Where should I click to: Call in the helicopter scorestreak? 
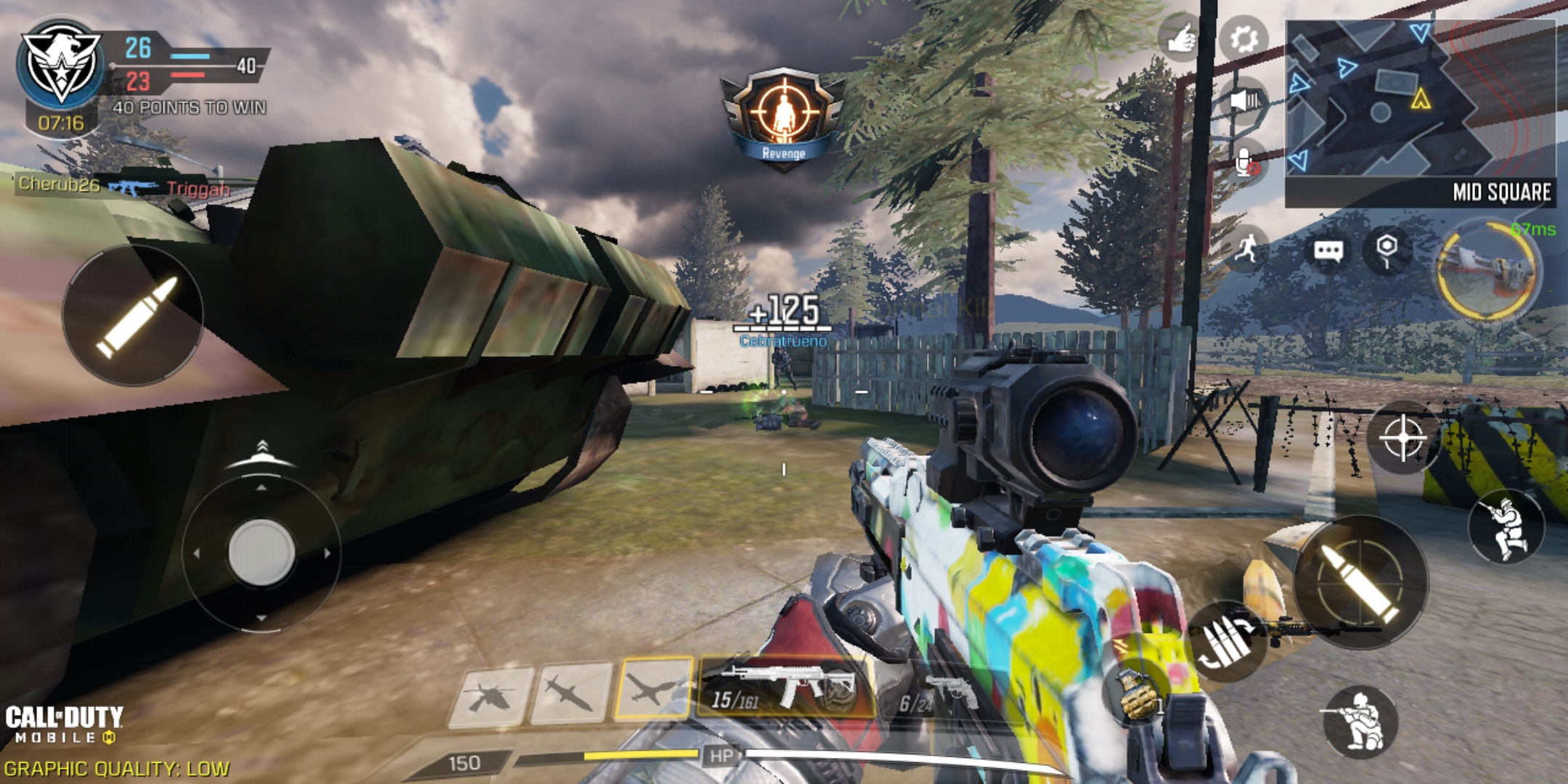pyautogui.click(x=489, y=695)
